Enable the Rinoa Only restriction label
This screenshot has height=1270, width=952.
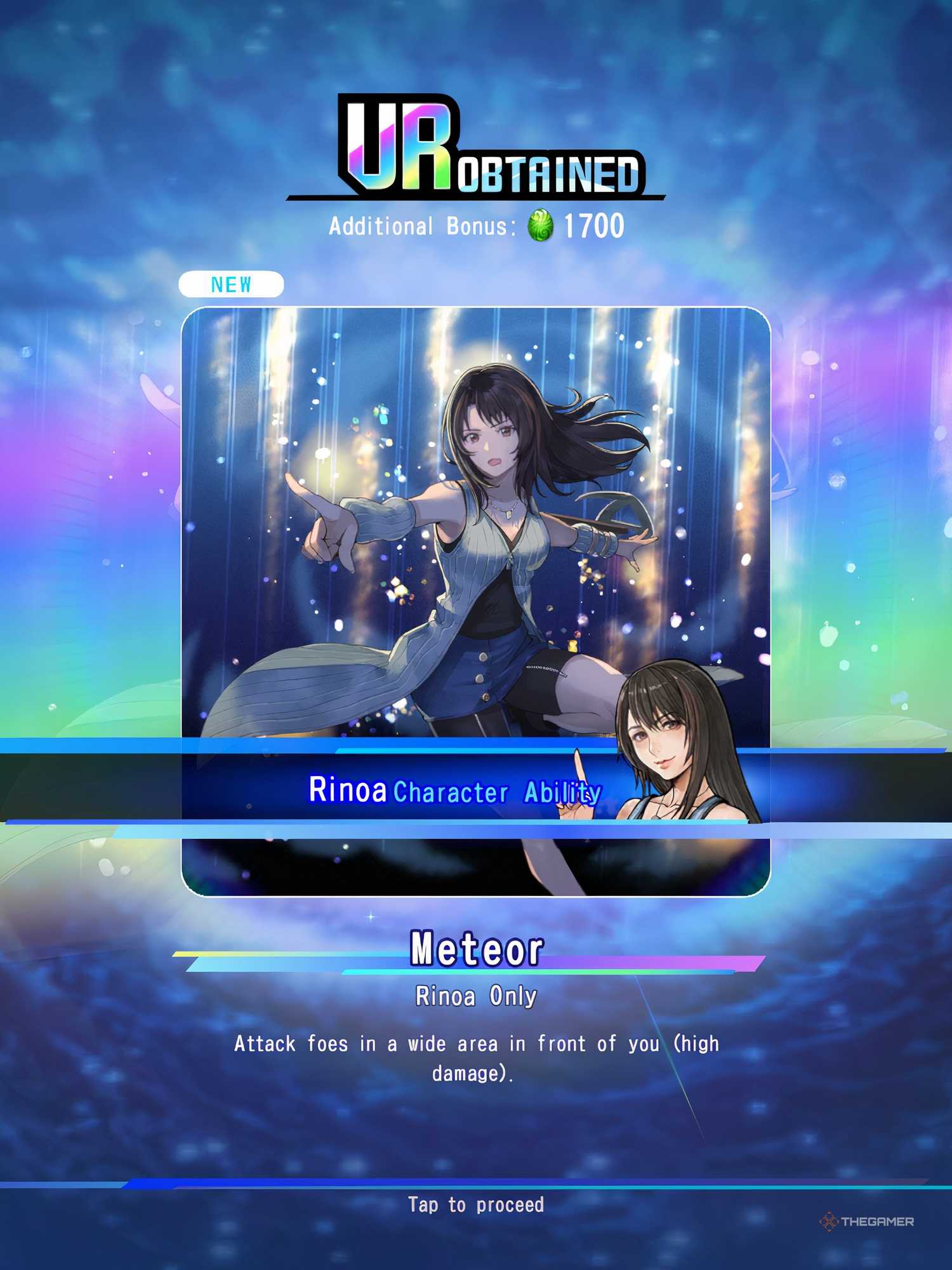tap(476, 996)
